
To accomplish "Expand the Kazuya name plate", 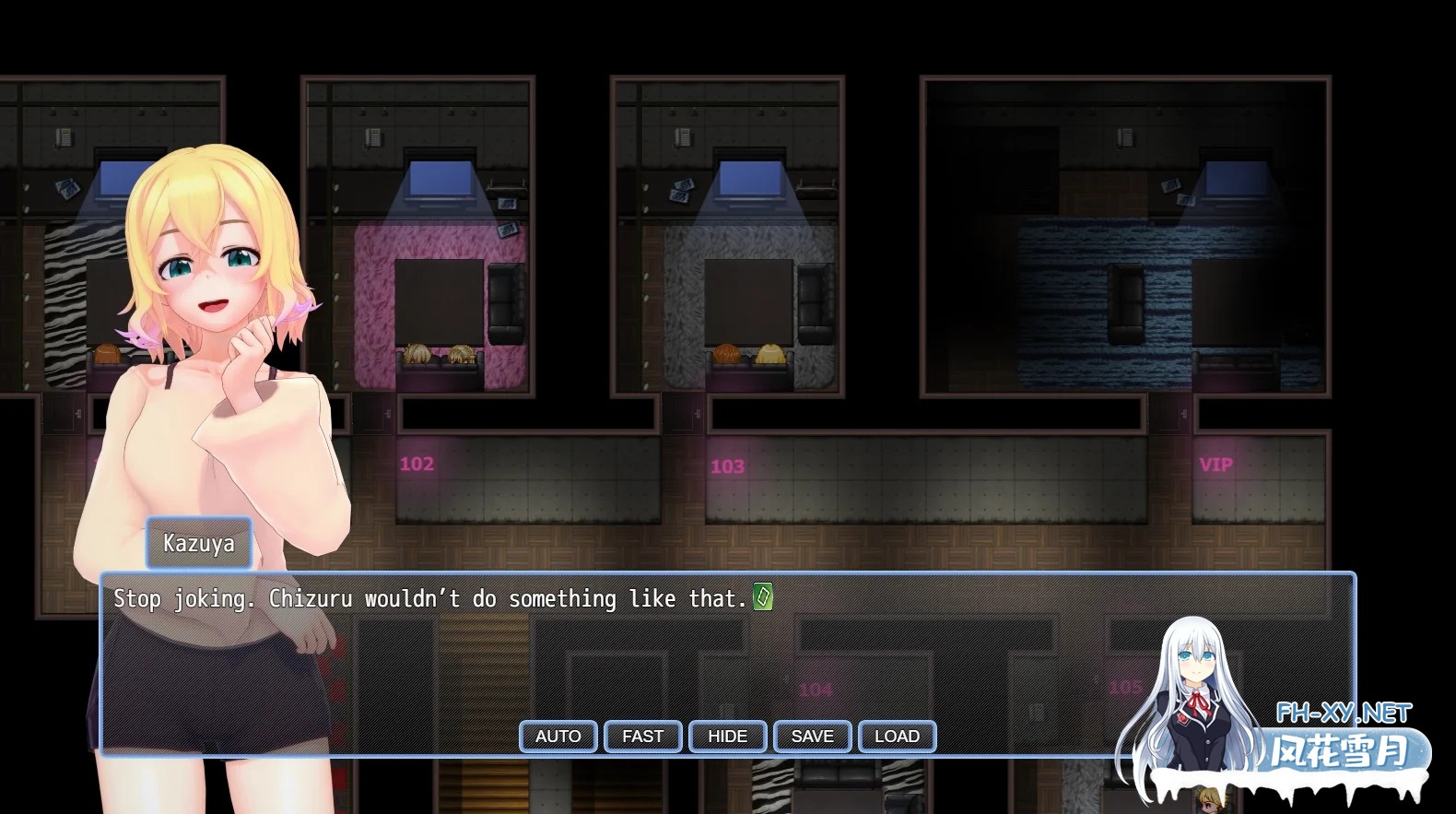I will tap(198, 543).
